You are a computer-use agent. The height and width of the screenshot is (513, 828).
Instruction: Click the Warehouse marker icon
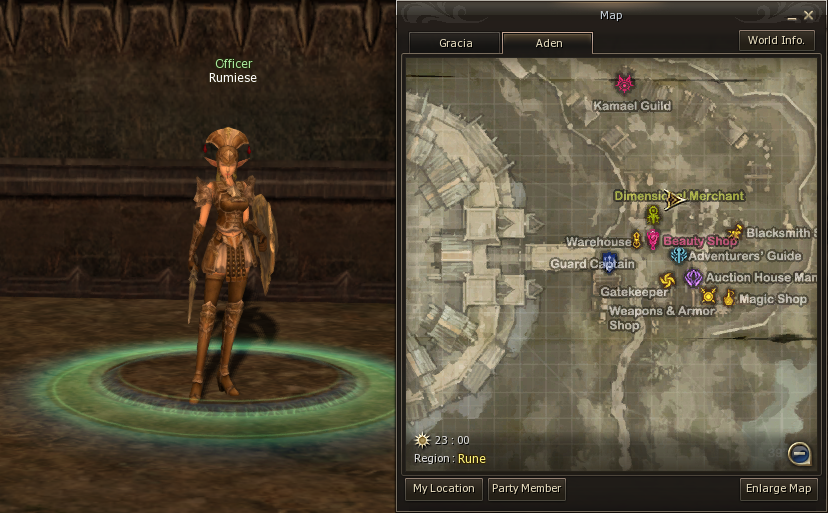click(636, 238)
